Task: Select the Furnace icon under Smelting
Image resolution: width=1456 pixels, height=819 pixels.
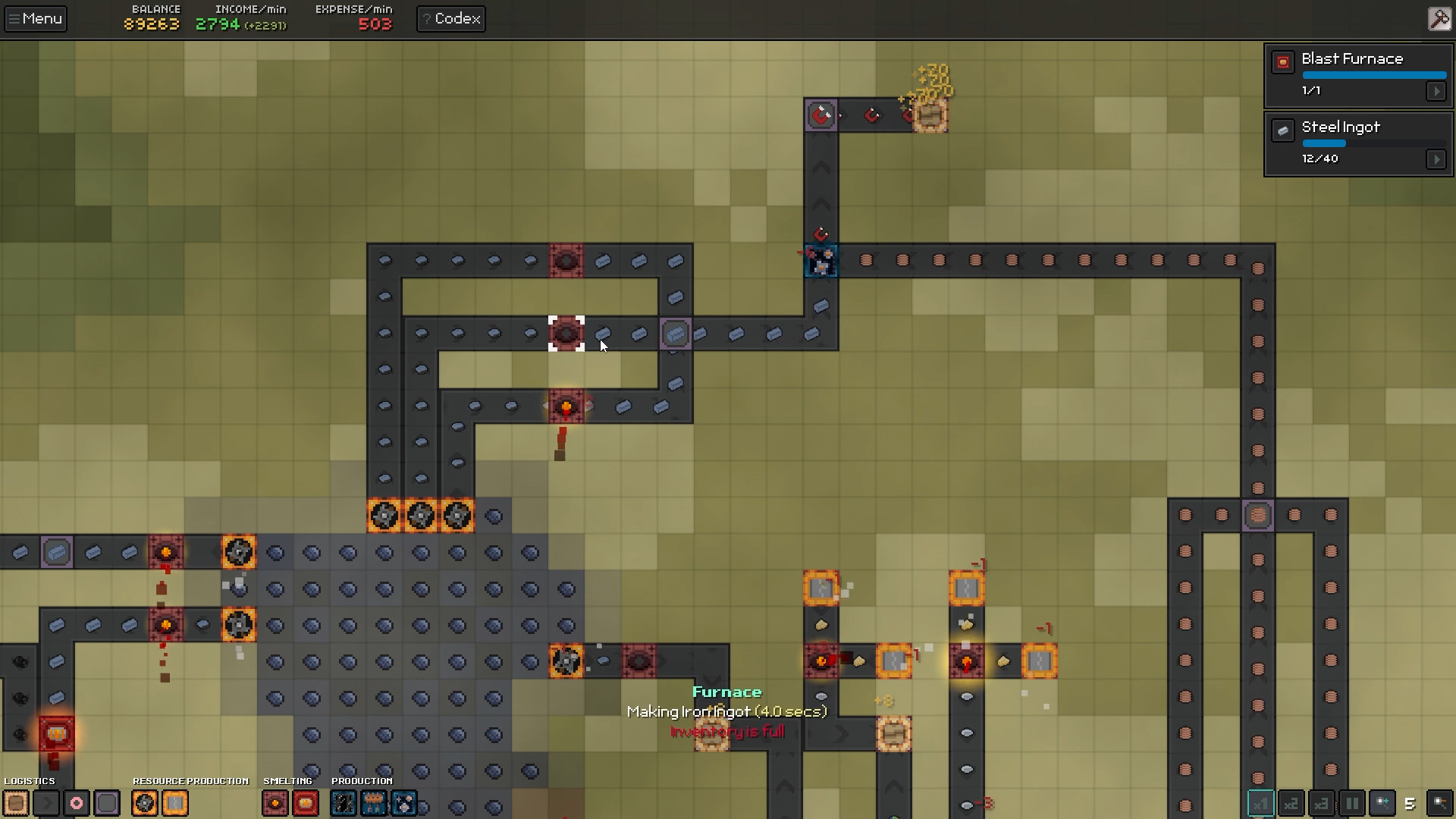Action: coord(275,803)
